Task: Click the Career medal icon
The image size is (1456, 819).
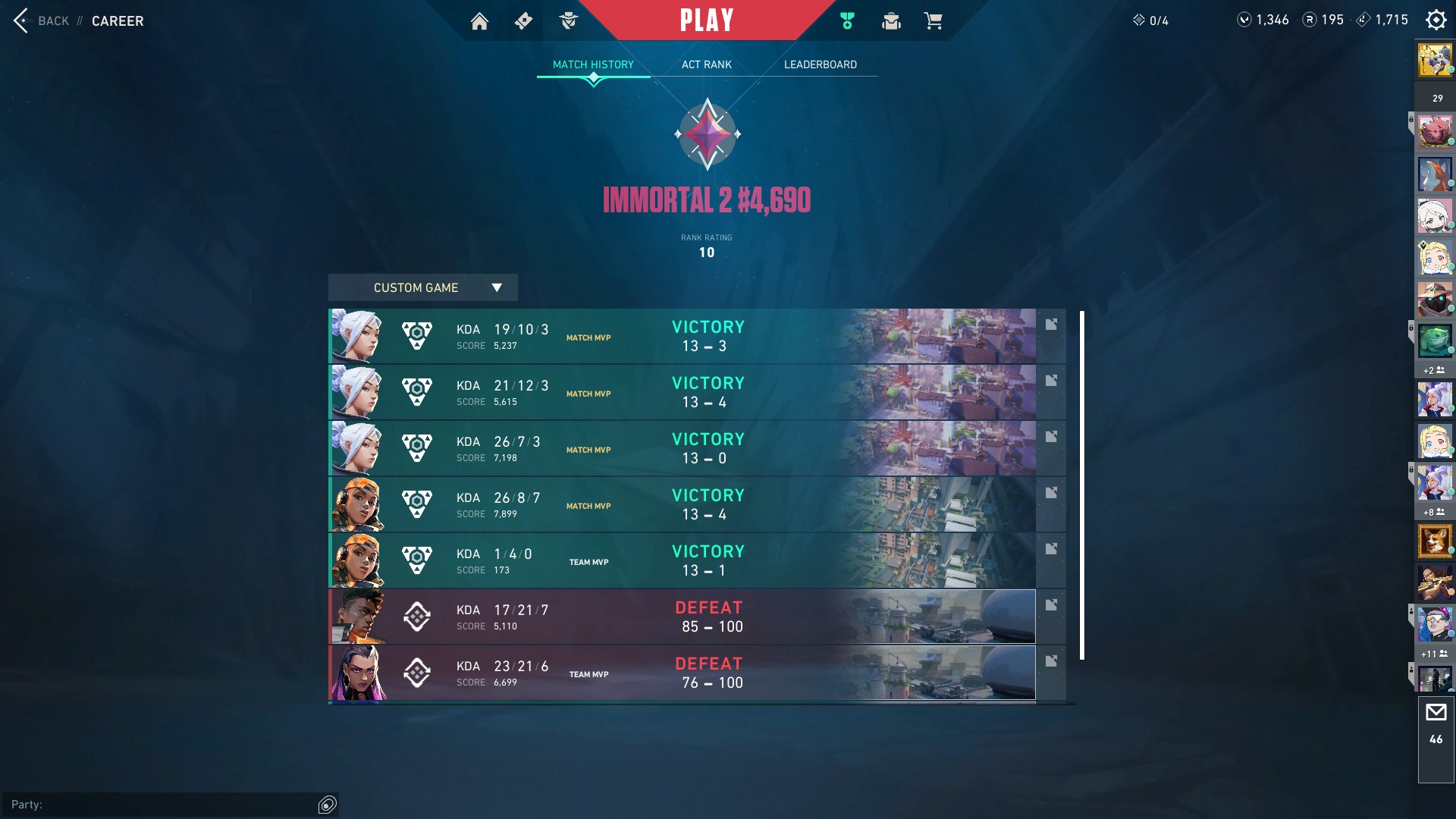Action: pyautogui.click(x=846, y=21)
